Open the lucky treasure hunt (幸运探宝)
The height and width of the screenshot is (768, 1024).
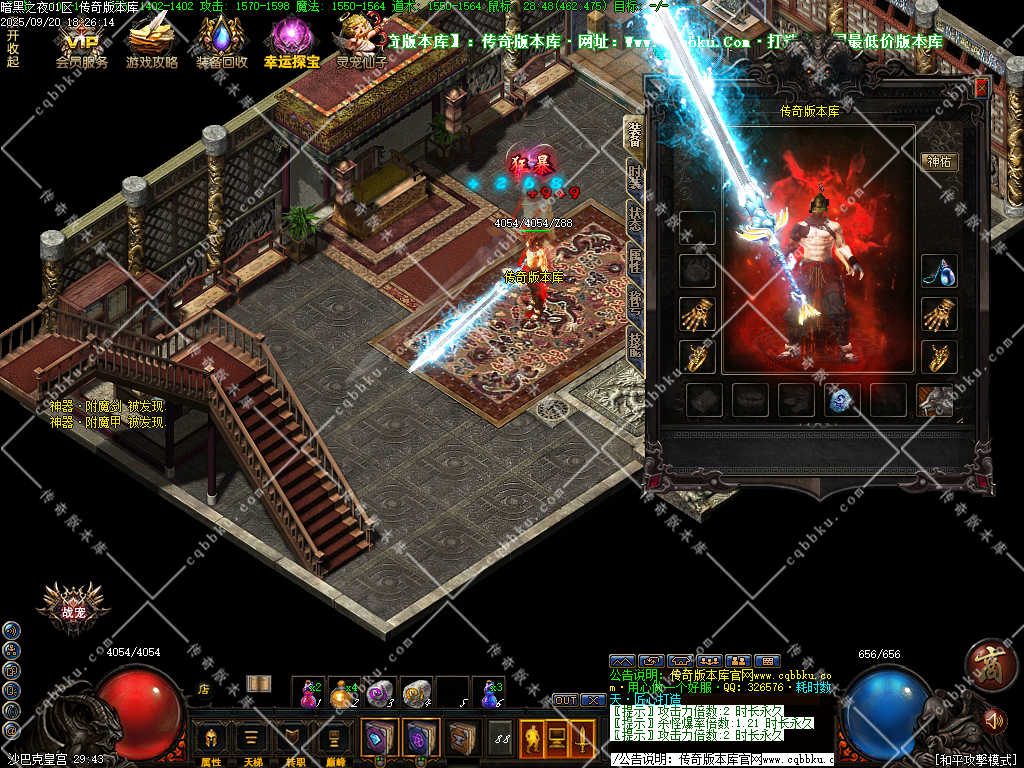291,43
